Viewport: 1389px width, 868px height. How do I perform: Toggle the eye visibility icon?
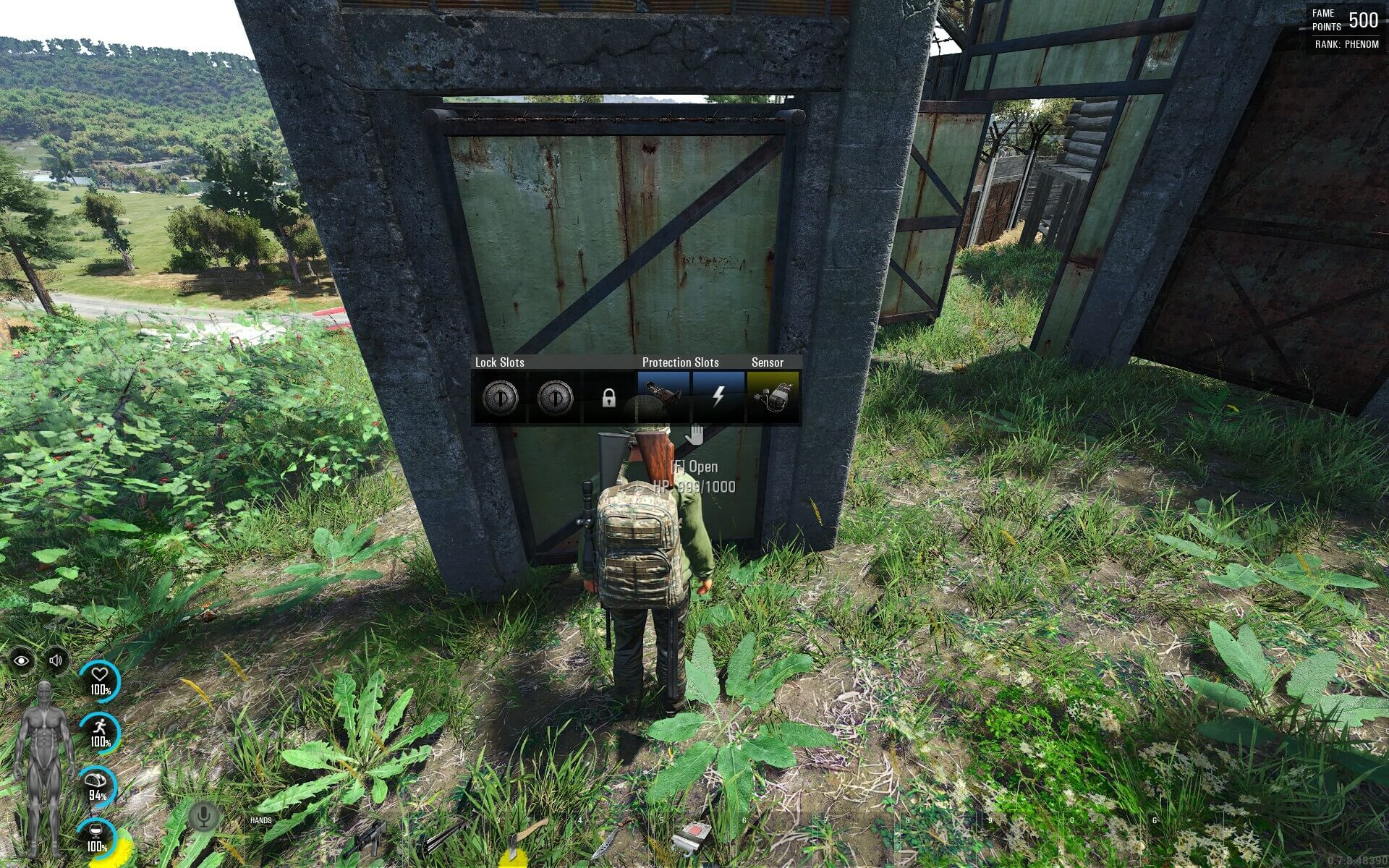click(22, 660)
